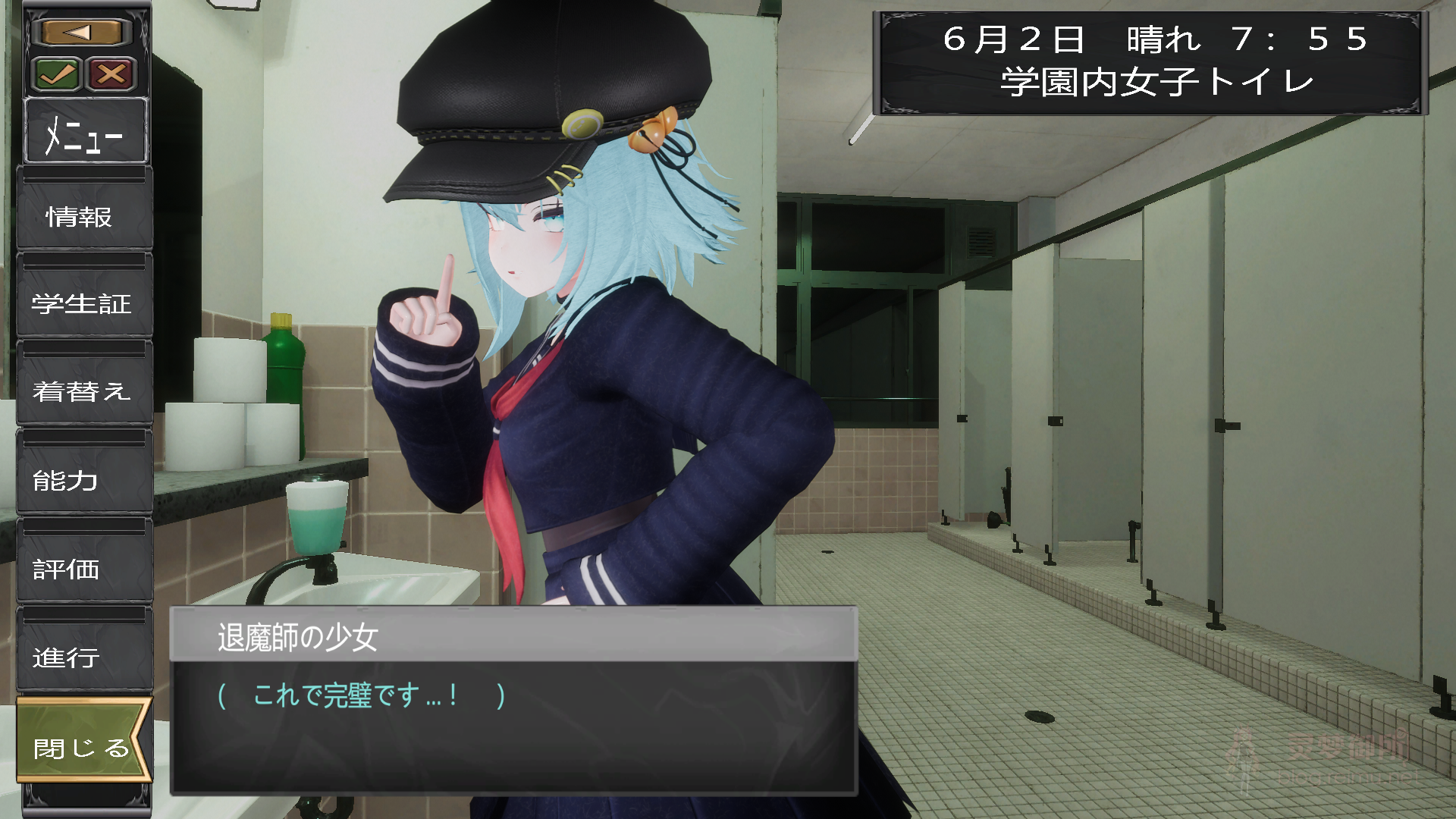View the 学生証 student ID card
Viewport: 1456px width, 819px height.
[x=83, y=306]
